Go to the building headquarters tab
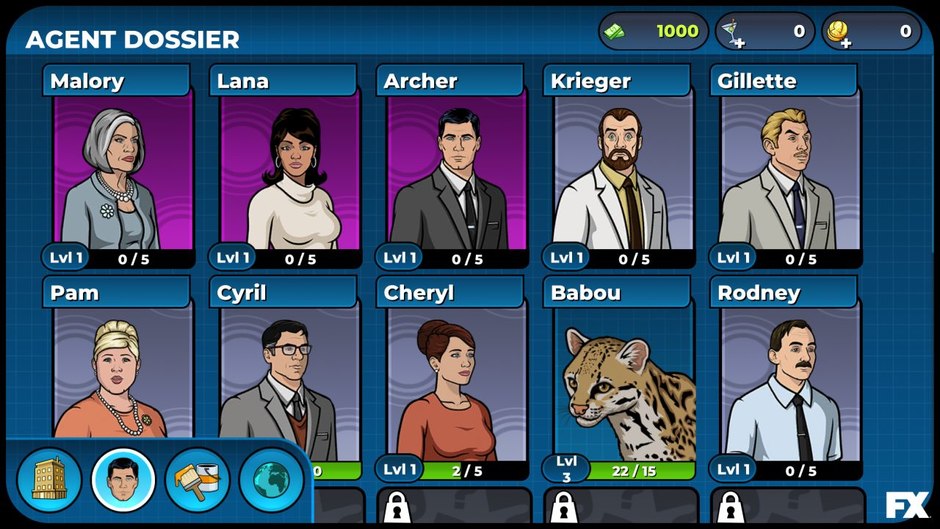The width and height of the screenshot is (940, 529). coord(49,480)
